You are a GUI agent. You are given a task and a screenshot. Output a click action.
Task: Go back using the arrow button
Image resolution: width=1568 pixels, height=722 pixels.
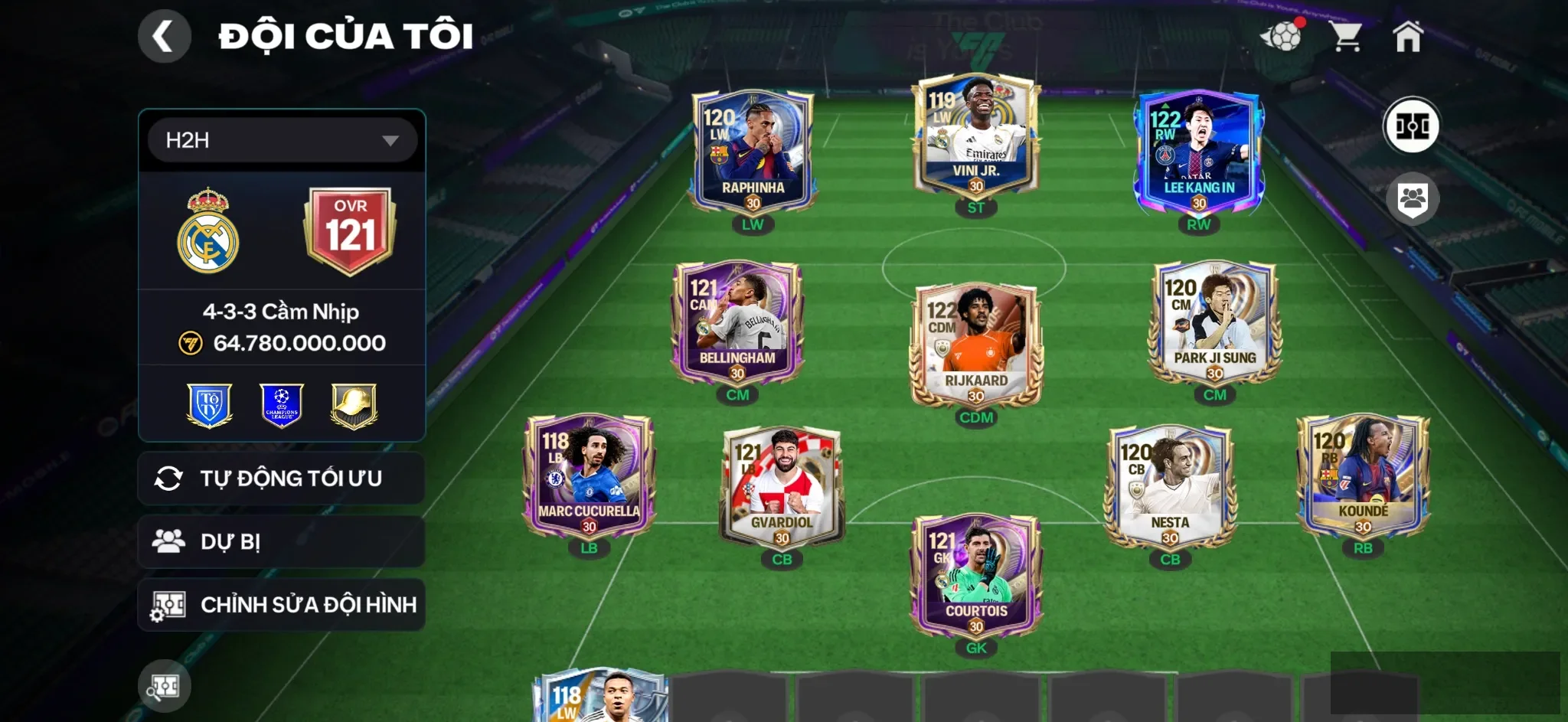(x=164, y=36)
